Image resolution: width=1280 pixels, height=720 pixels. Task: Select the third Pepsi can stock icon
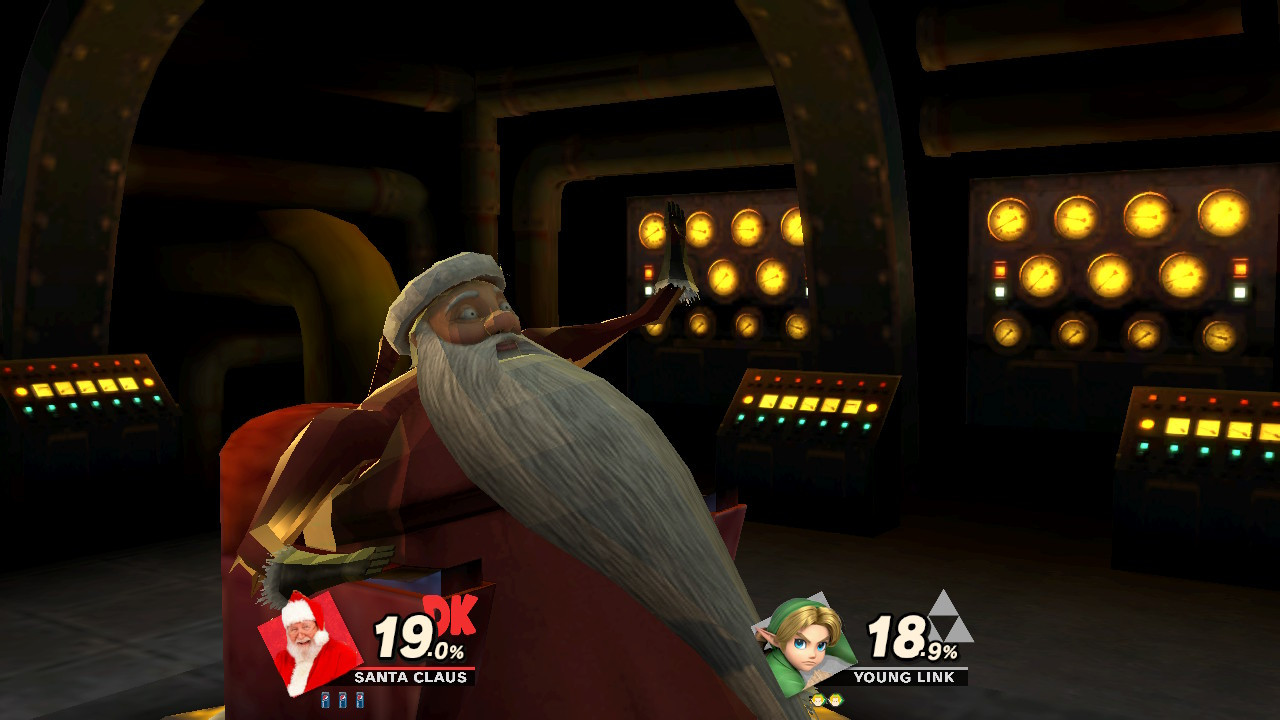(359, 700)
